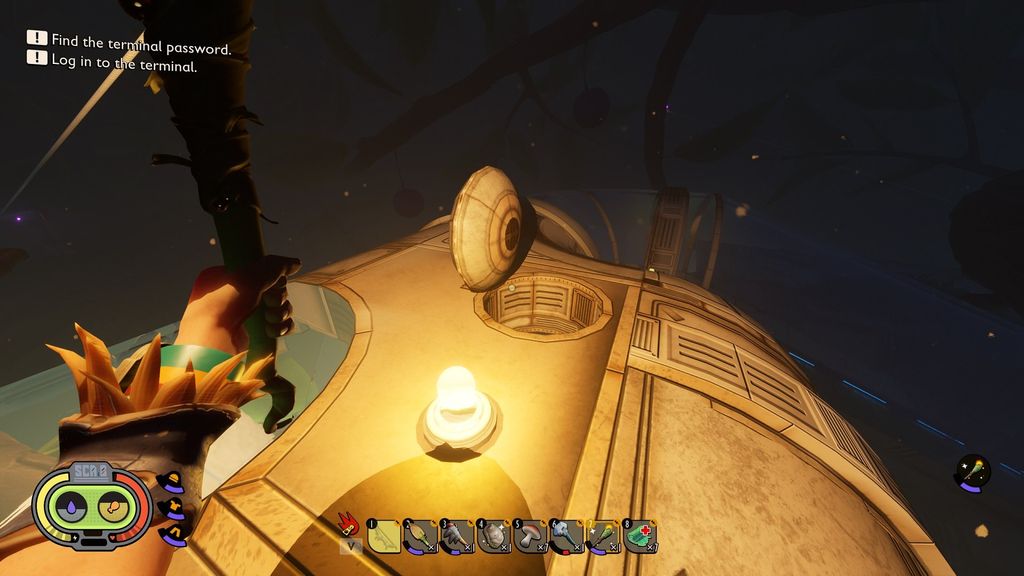
Task: Click the equipped torch durability indicator
Action: click(x=972, y=473)
